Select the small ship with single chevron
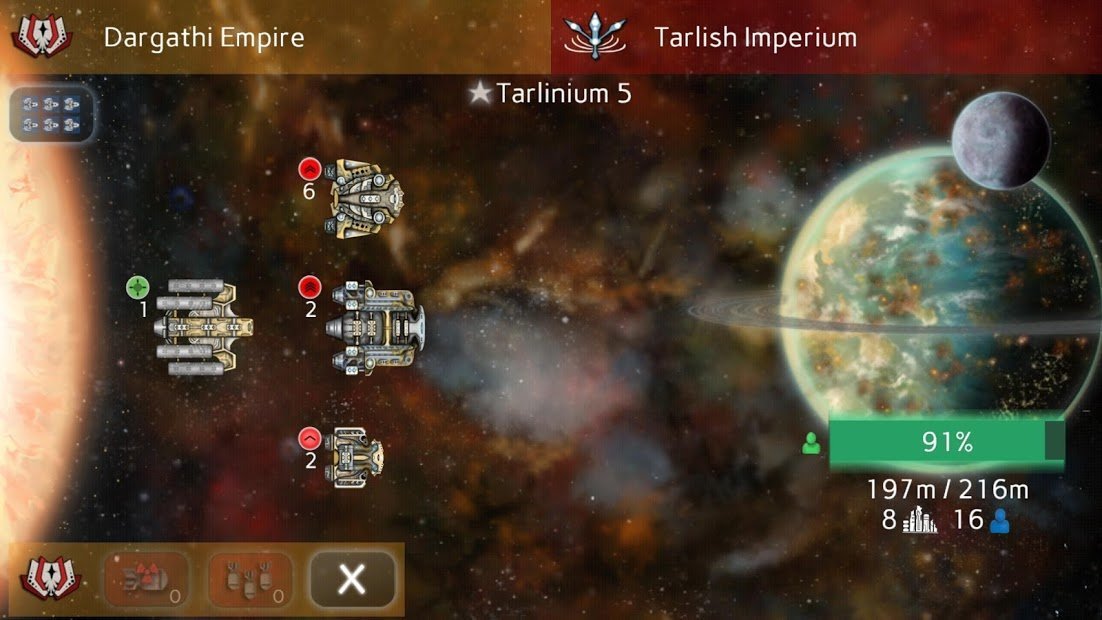This screenshot has width=1102, height=620. [x=355, y=455]
